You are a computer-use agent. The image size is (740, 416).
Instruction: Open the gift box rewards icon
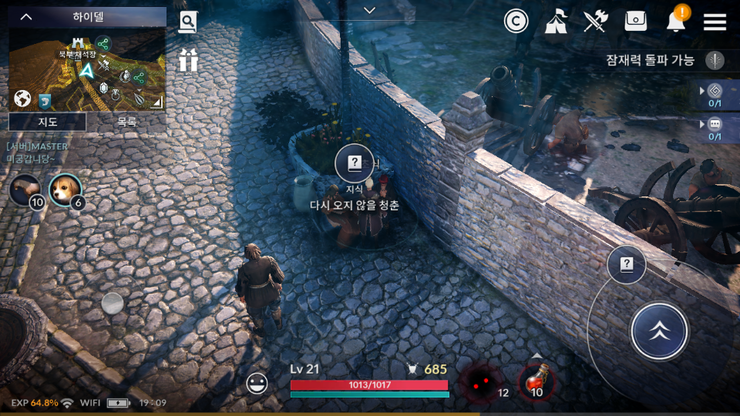[x=188, y=60]
